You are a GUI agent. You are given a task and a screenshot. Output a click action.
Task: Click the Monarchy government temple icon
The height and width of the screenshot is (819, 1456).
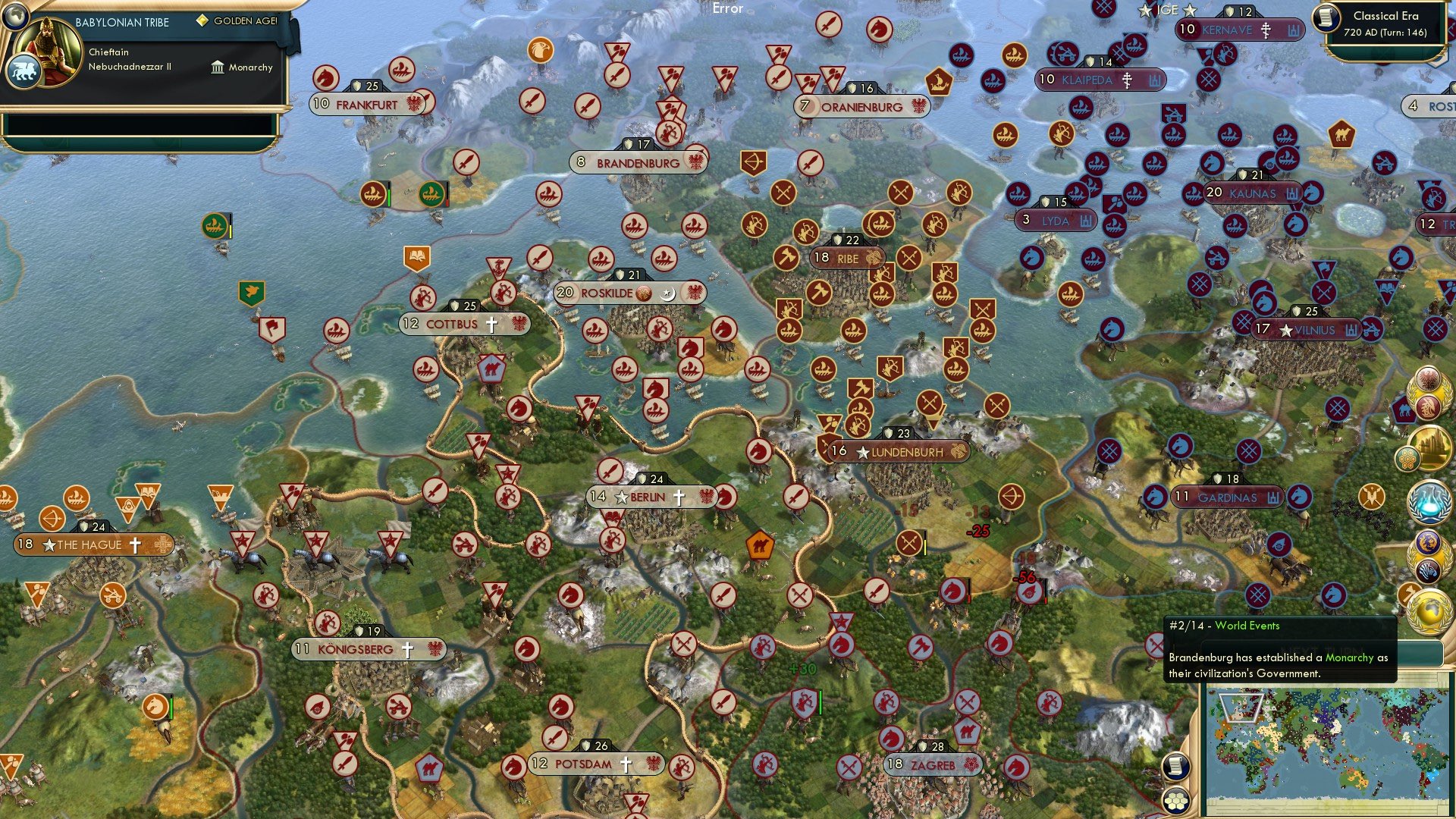217,67
